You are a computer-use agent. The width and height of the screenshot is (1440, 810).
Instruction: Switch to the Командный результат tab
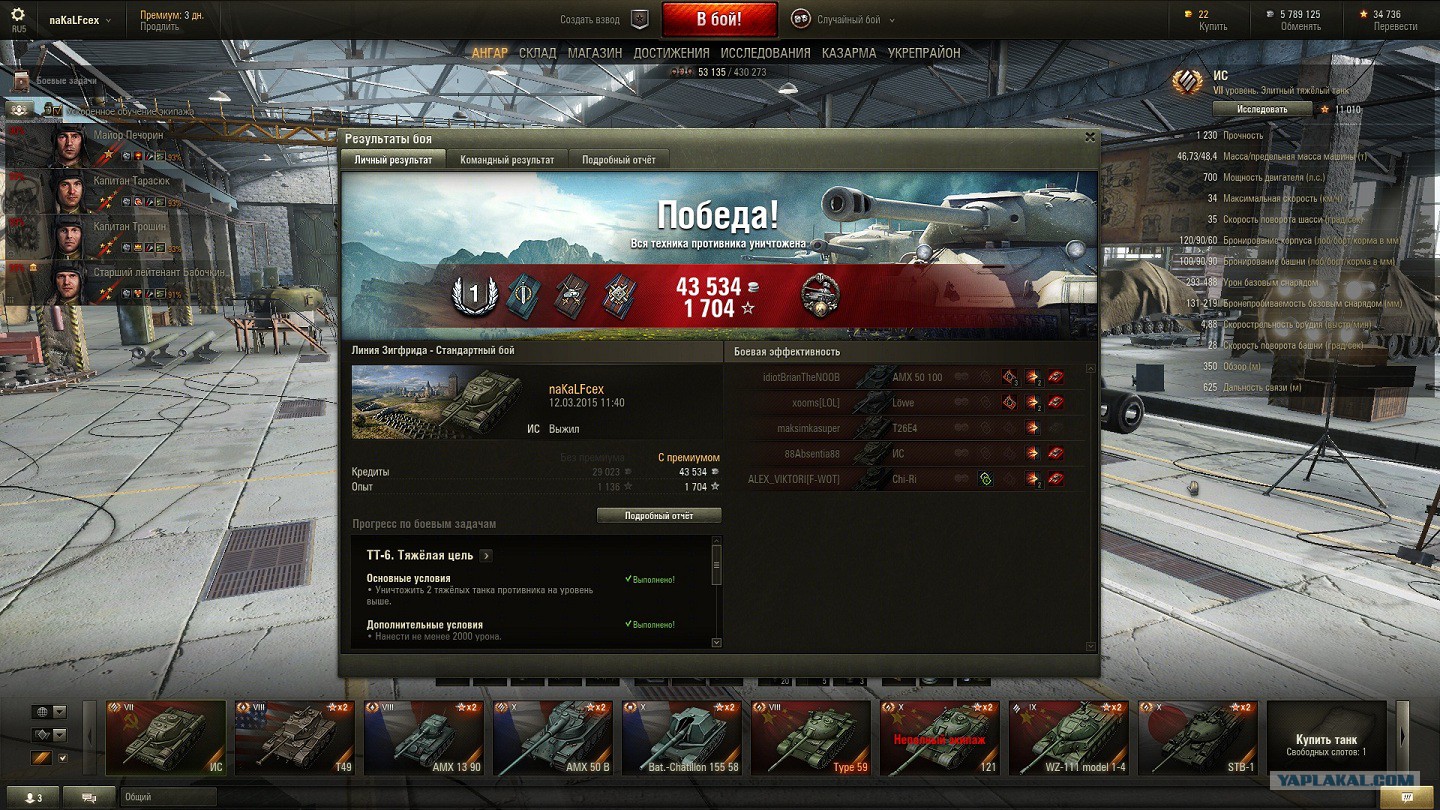click(x=507, y=160)
